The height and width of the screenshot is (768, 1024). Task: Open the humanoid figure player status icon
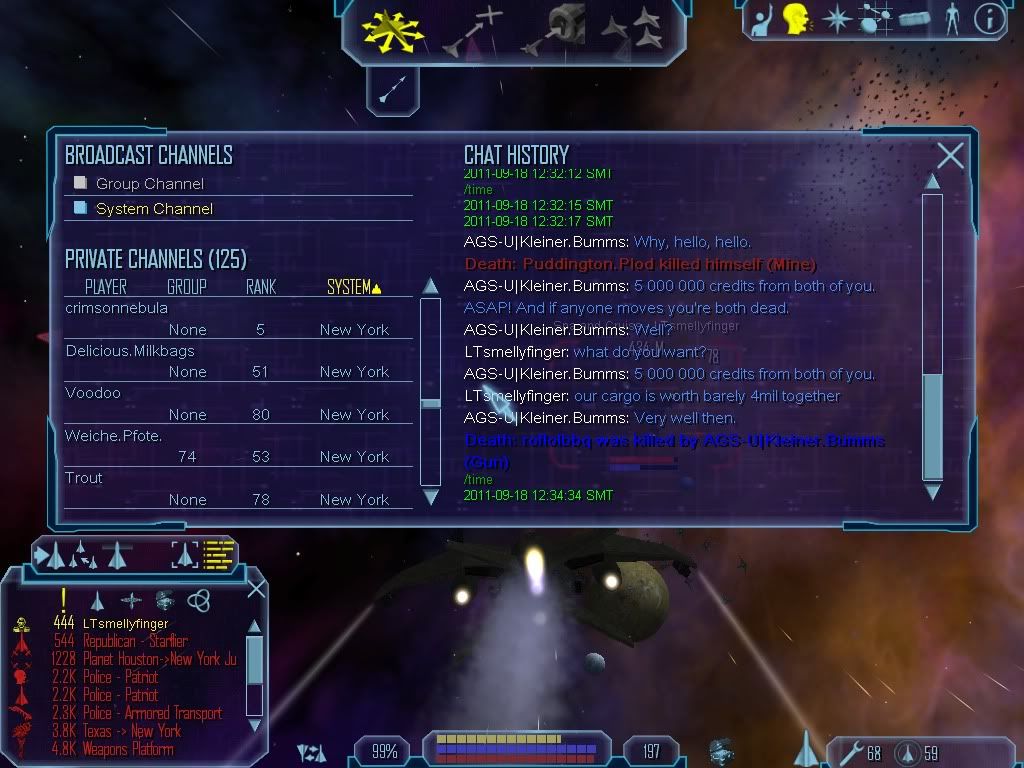(951, 19)
